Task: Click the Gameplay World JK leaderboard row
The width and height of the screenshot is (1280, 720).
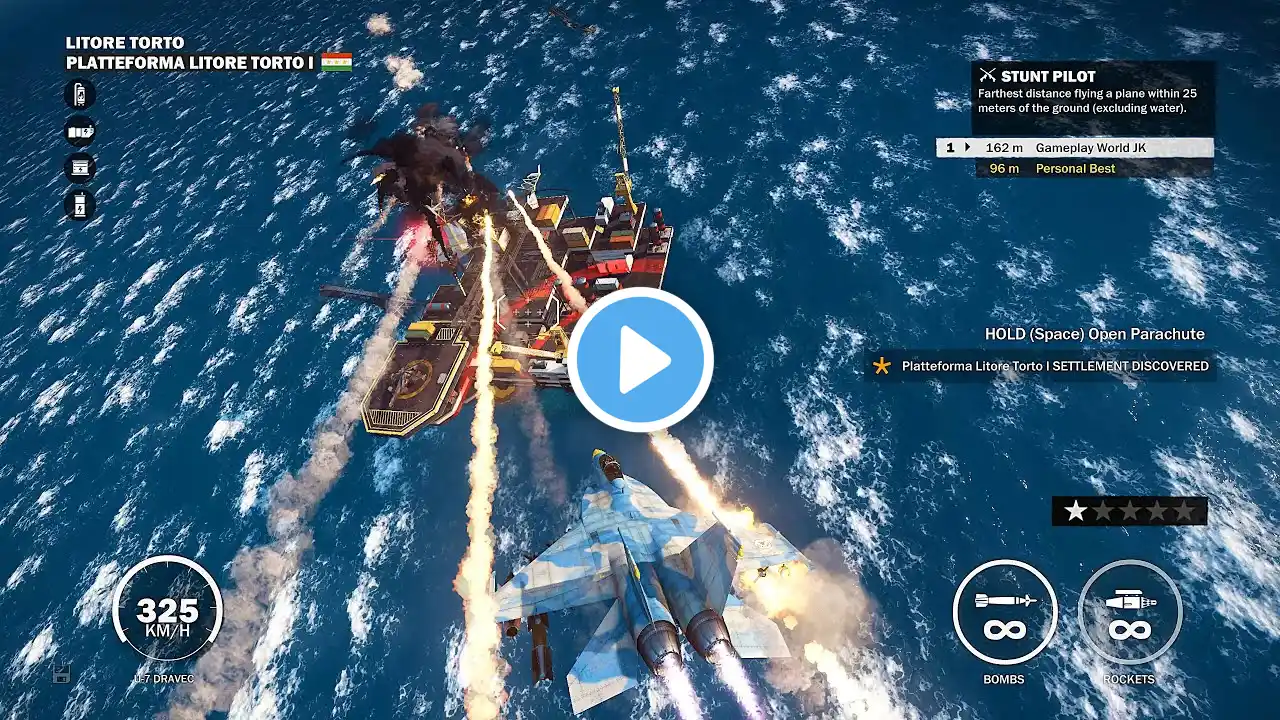Action: click(1075, 147)
